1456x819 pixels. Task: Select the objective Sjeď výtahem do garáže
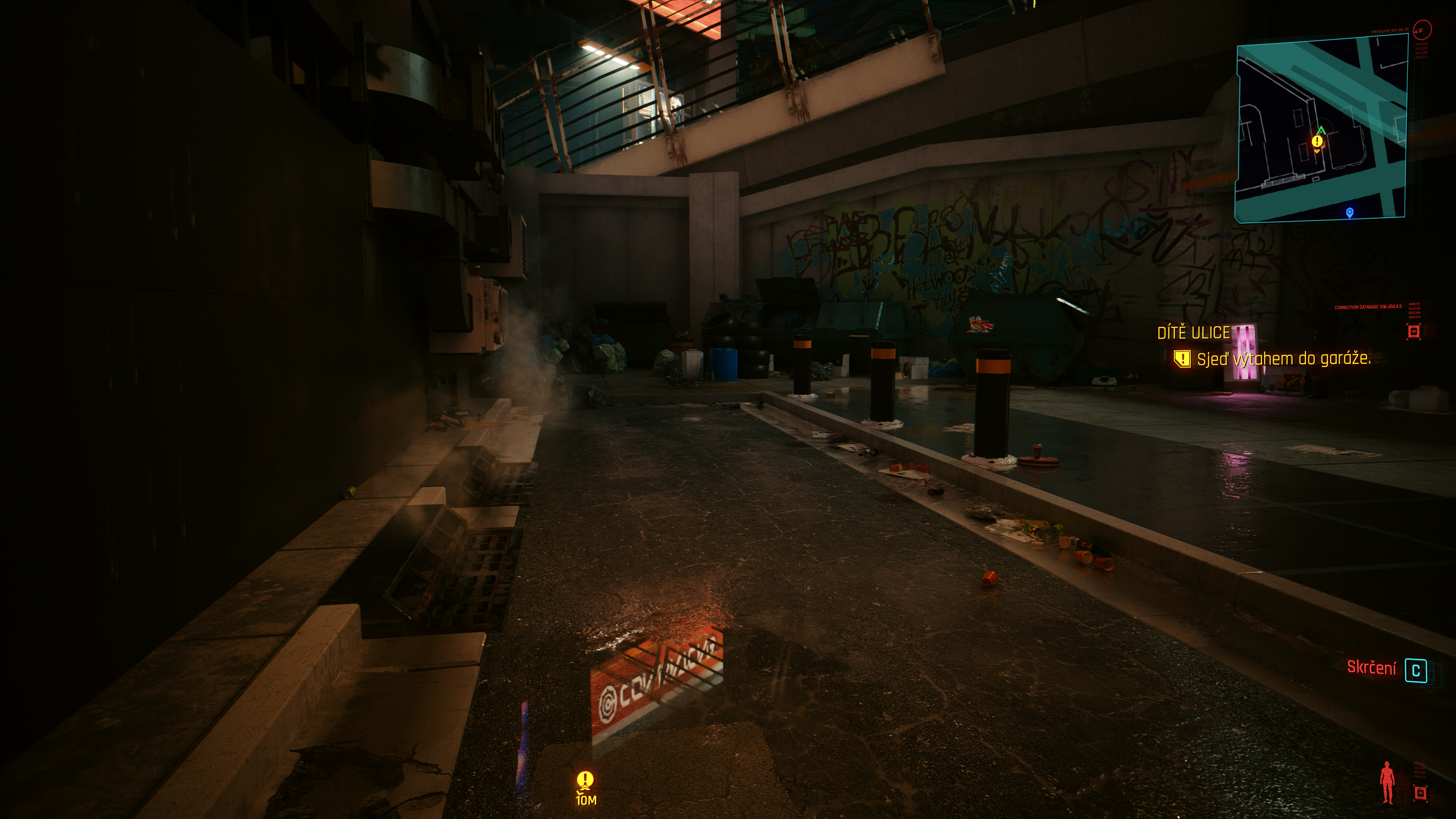tap(1283, 359)
